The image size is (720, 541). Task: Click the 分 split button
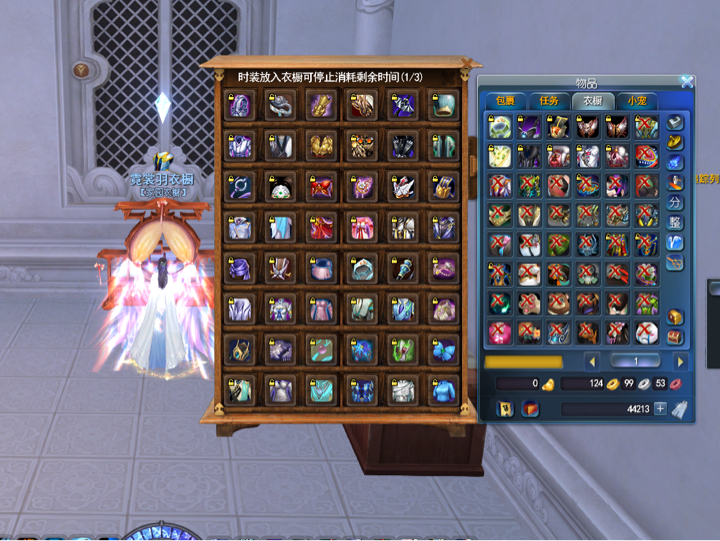click(675, 203)
